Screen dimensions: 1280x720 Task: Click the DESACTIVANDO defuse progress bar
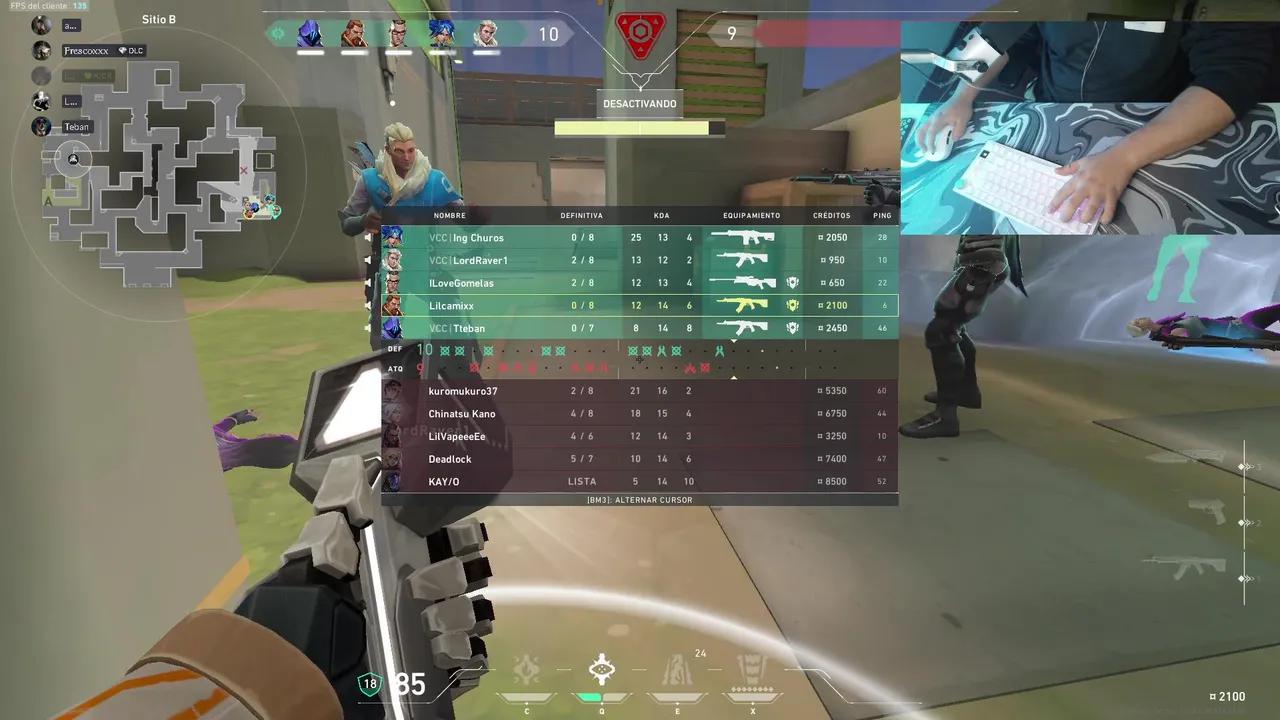(x=639, y=127)
